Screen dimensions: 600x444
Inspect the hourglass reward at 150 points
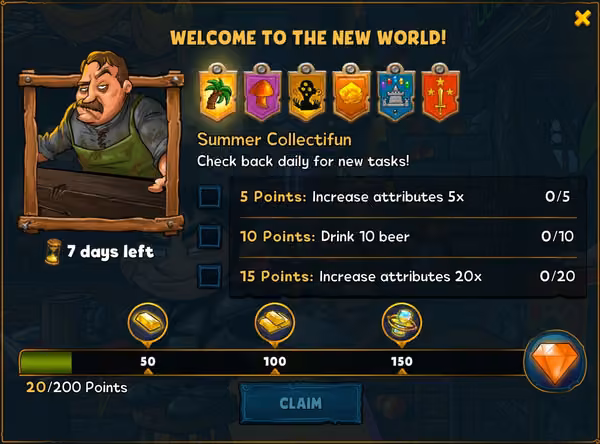tap(402, 322)
